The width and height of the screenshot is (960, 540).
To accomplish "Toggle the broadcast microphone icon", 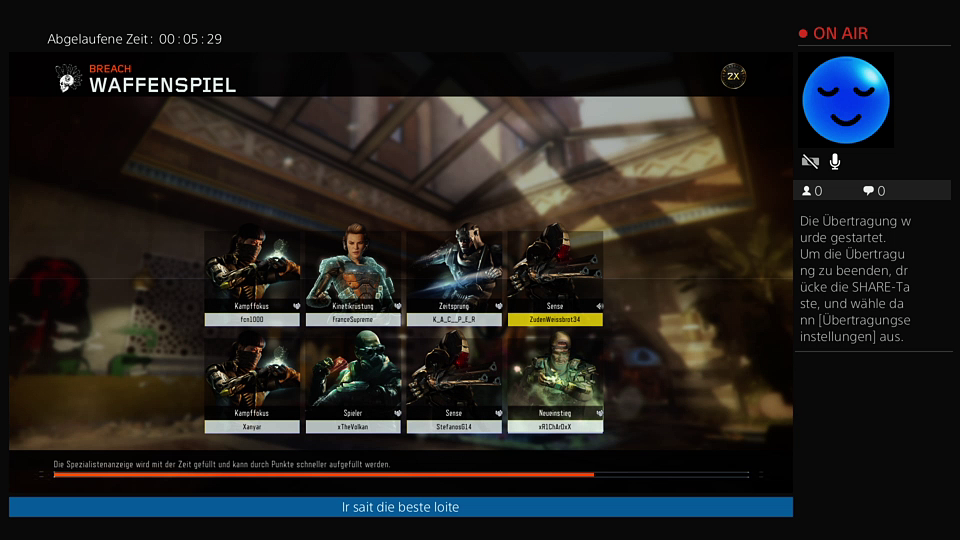I will click(835, 161).
